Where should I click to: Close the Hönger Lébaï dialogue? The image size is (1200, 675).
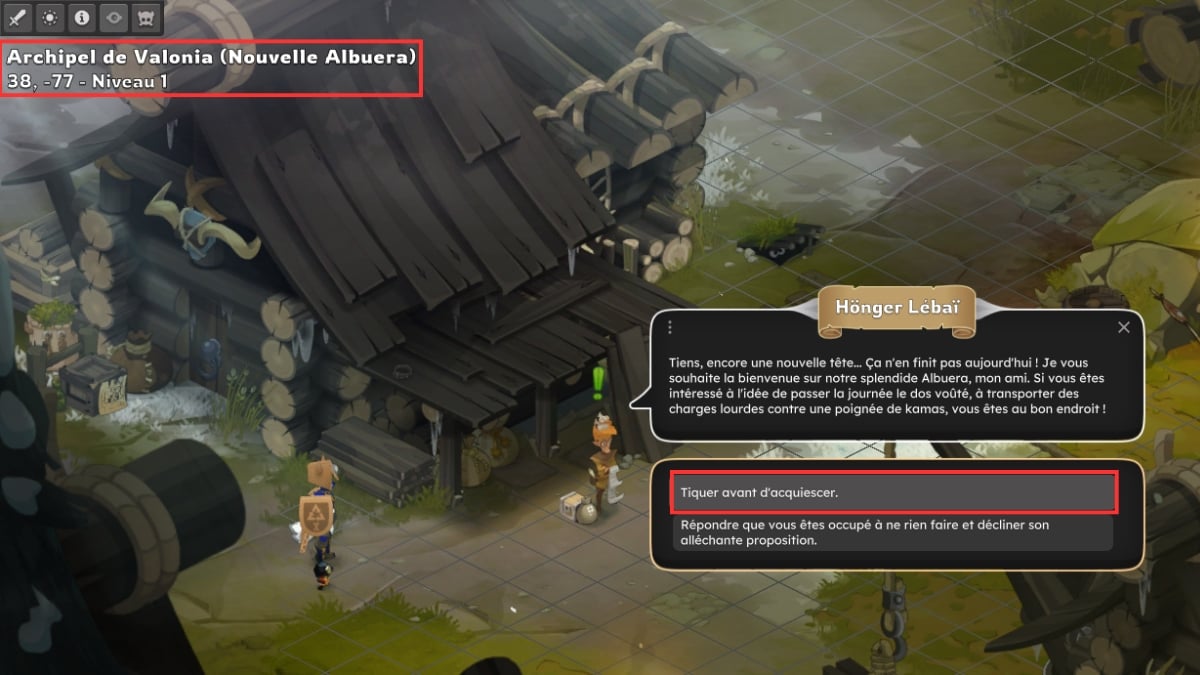pyautogui.click(x=1123, y=327)
